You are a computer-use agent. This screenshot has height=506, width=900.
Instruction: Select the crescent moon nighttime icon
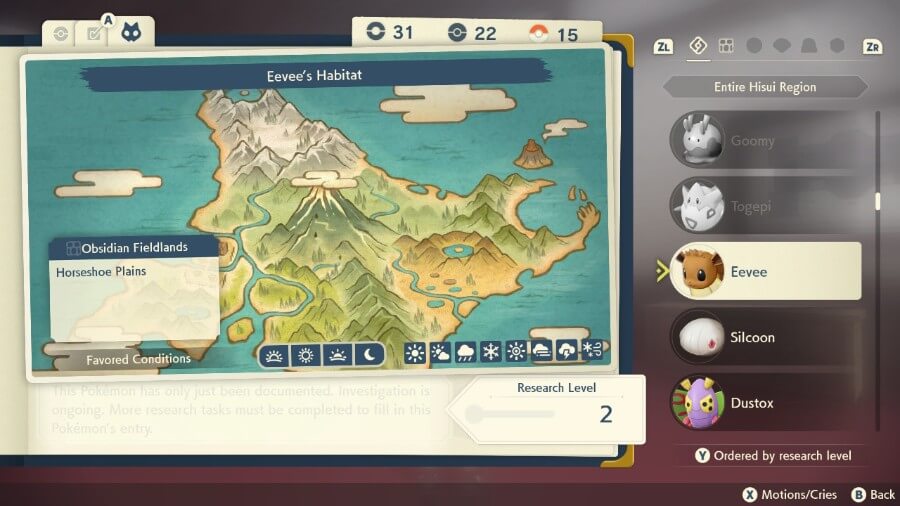pos(369,353)
